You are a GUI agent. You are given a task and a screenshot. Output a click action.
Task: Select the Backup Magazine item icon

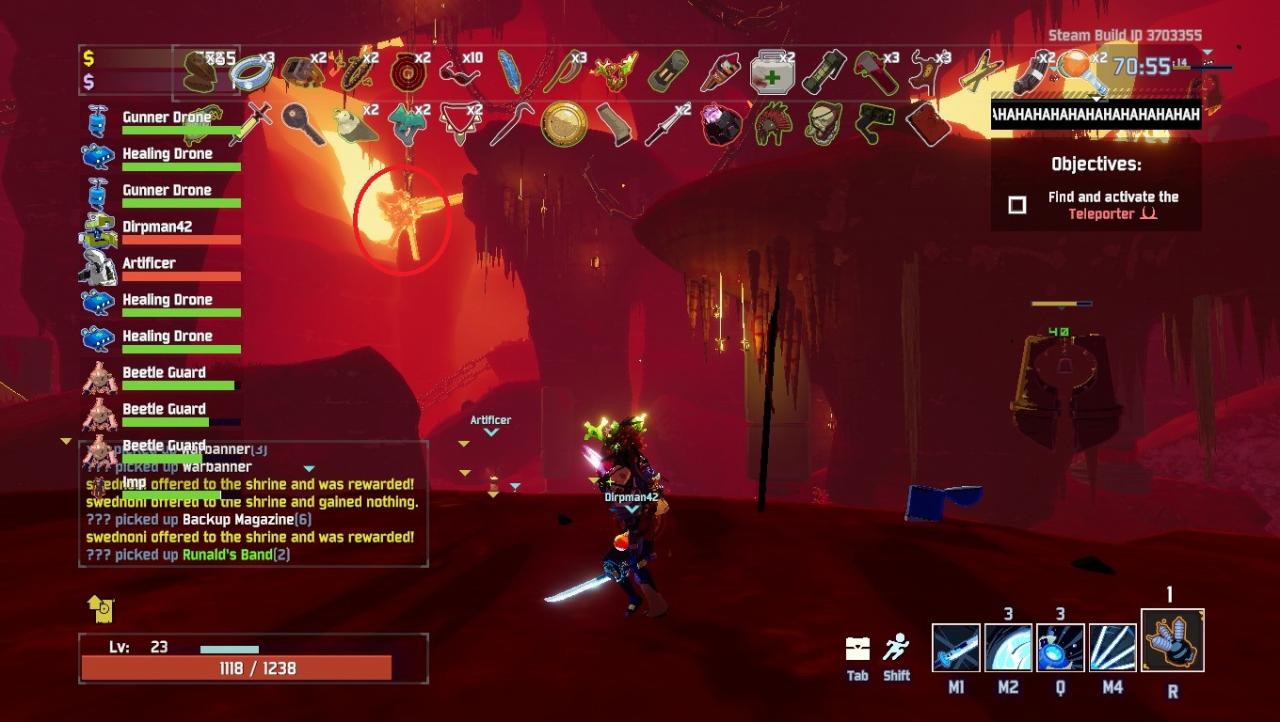(x=668, y=72)
